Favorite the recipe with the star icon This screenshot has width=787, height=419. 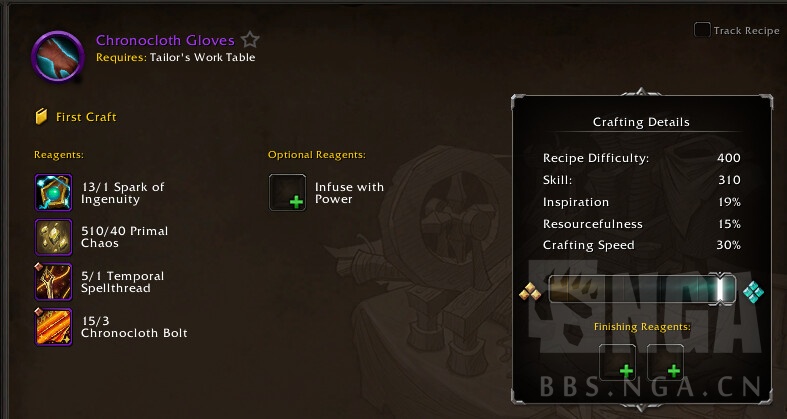(x=250, y=41)
